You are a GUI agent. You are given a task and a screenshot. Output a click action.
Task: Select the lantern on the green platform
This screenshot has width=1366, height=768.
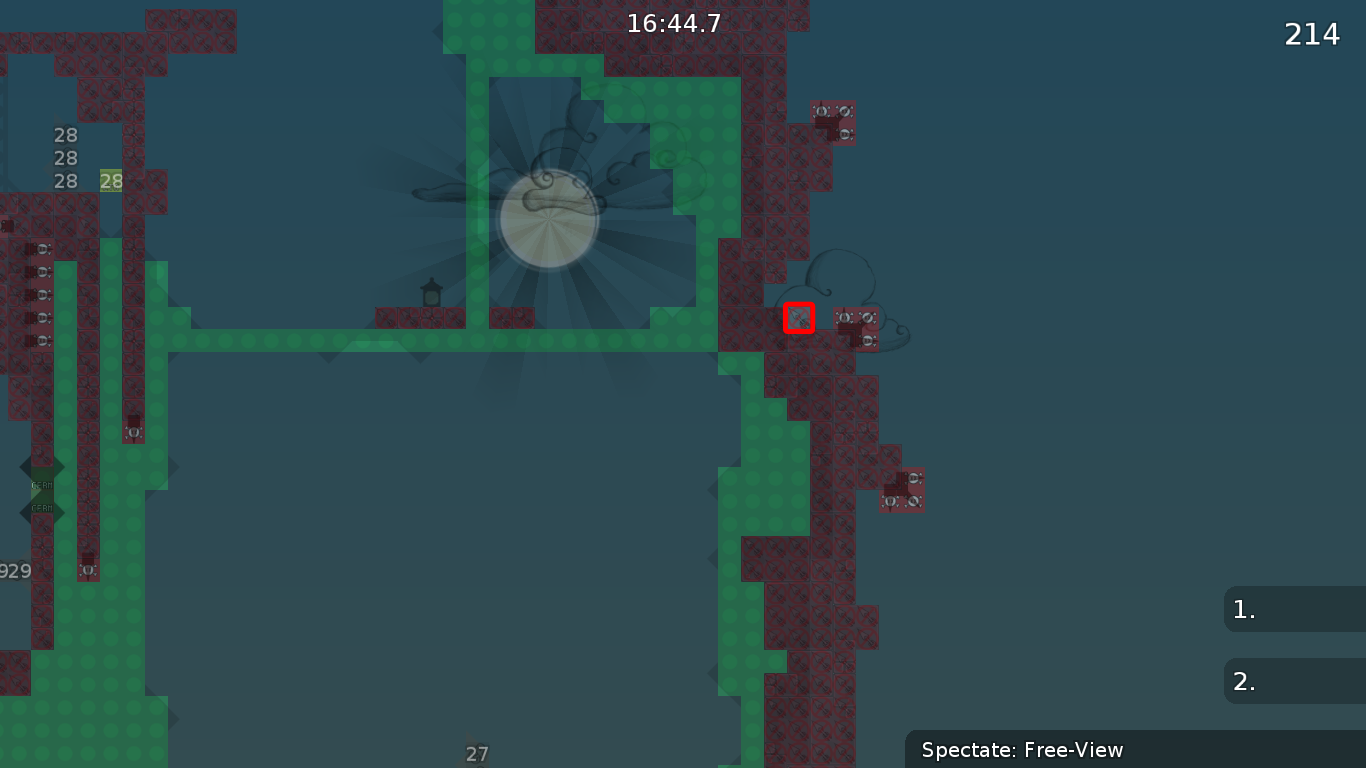point(430,295)
